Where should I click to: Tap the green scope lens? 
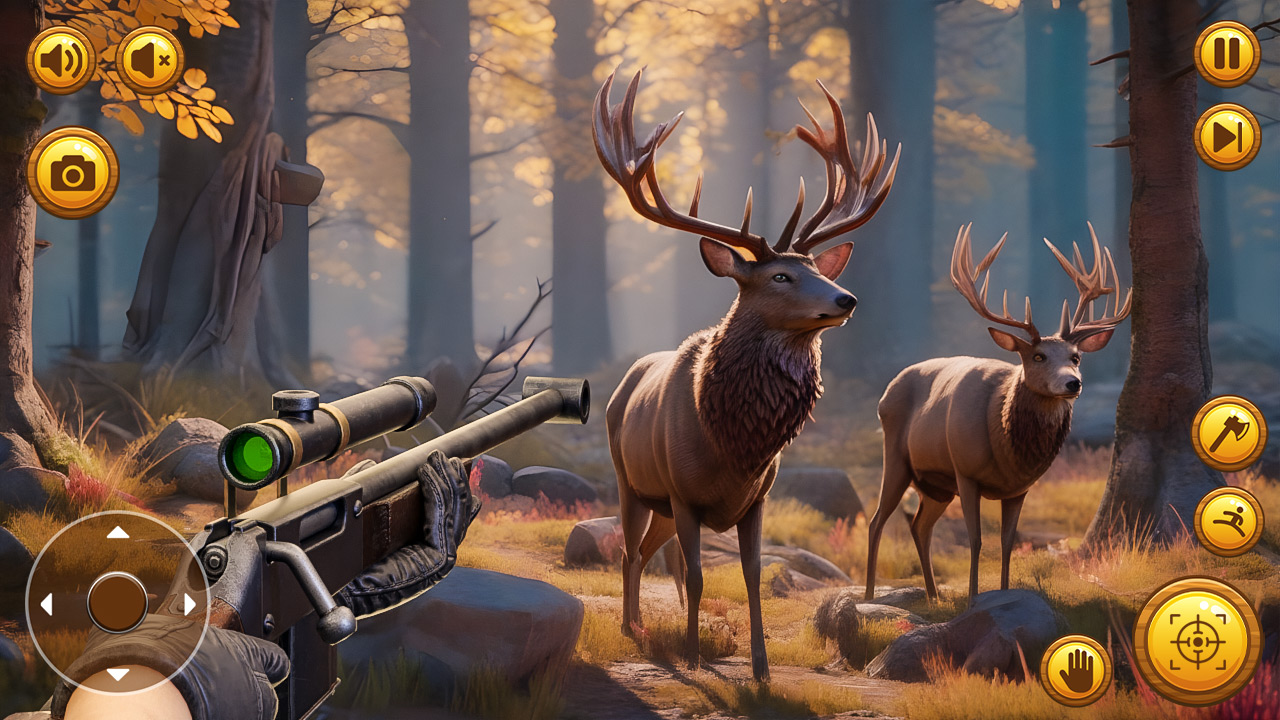point(252,455)
